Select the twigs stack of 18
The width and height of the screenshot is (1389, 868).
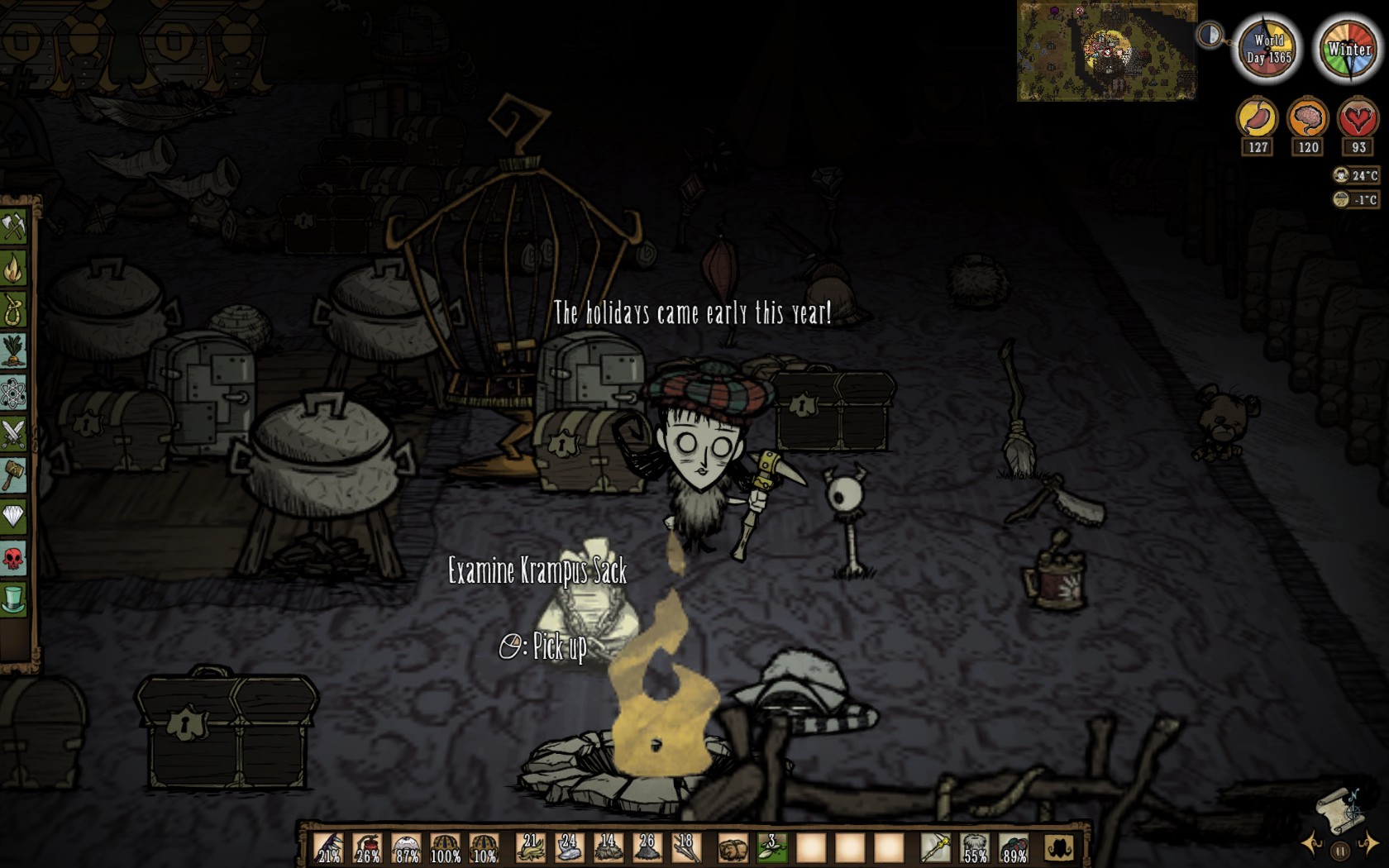pyautogui.click(x=687, y=848)
